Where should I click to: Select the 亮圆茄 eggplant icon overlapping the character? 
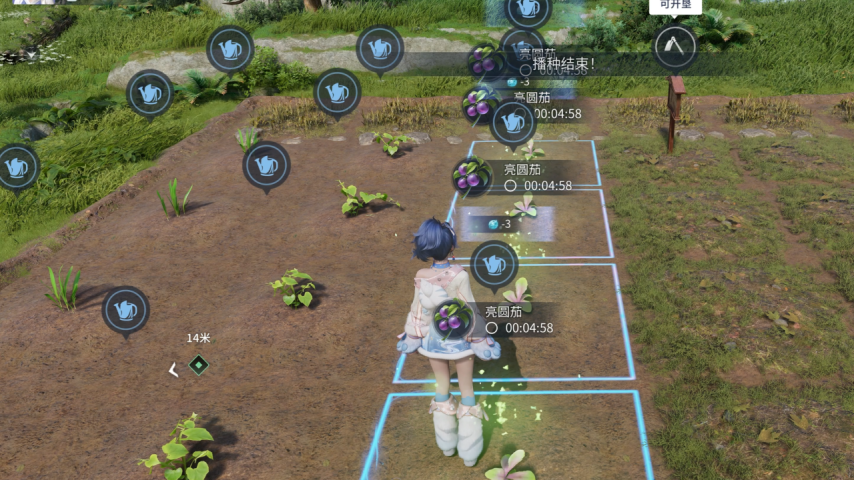[454, 318]
